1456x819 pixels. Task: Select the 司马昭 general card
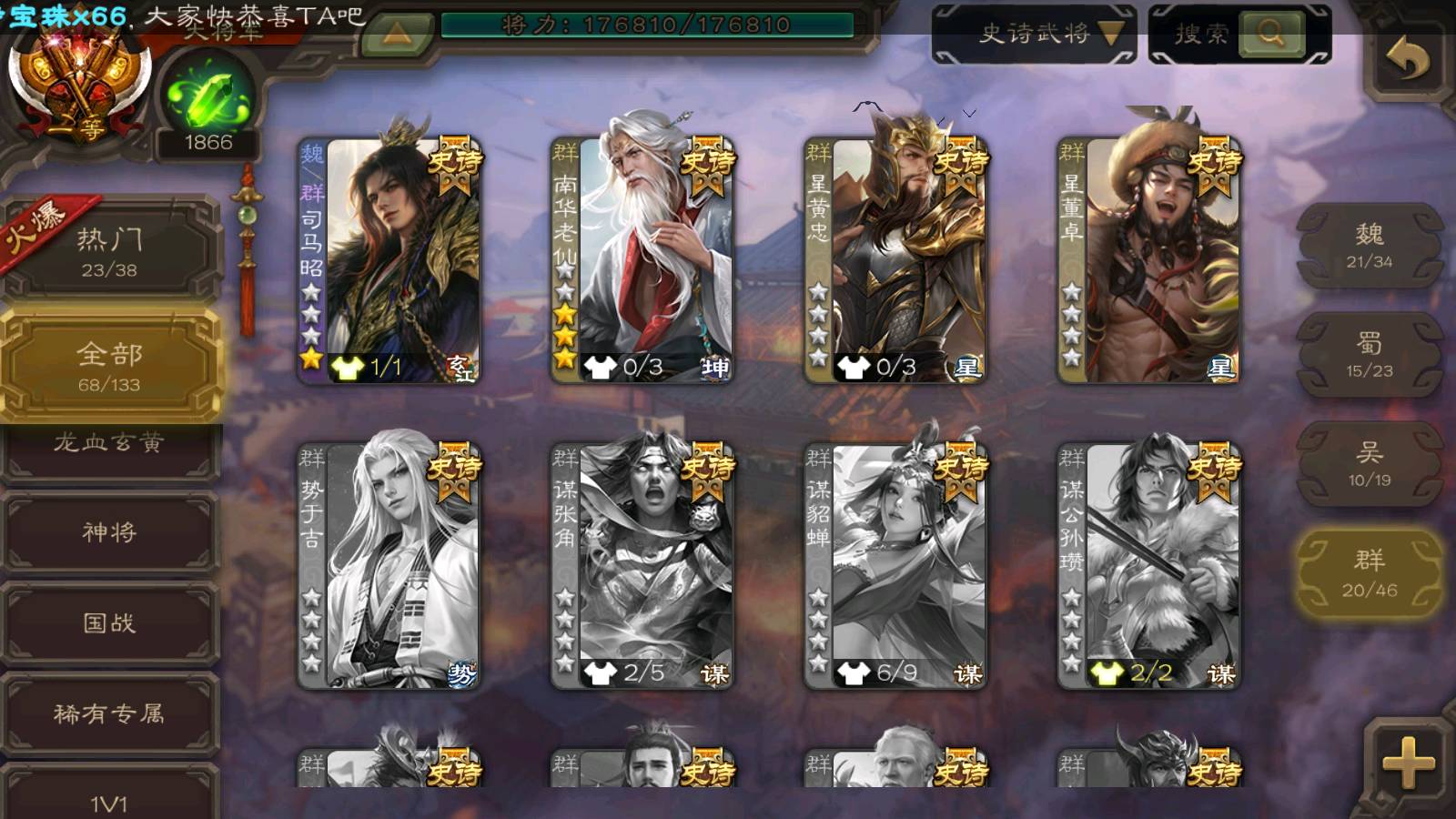click(x=389, y=259)
